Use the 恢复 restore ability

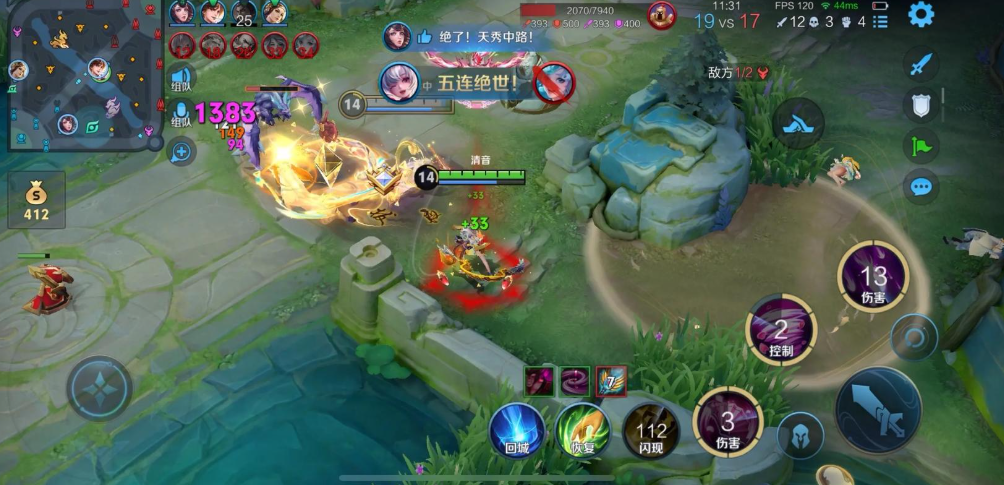(583, 430)
